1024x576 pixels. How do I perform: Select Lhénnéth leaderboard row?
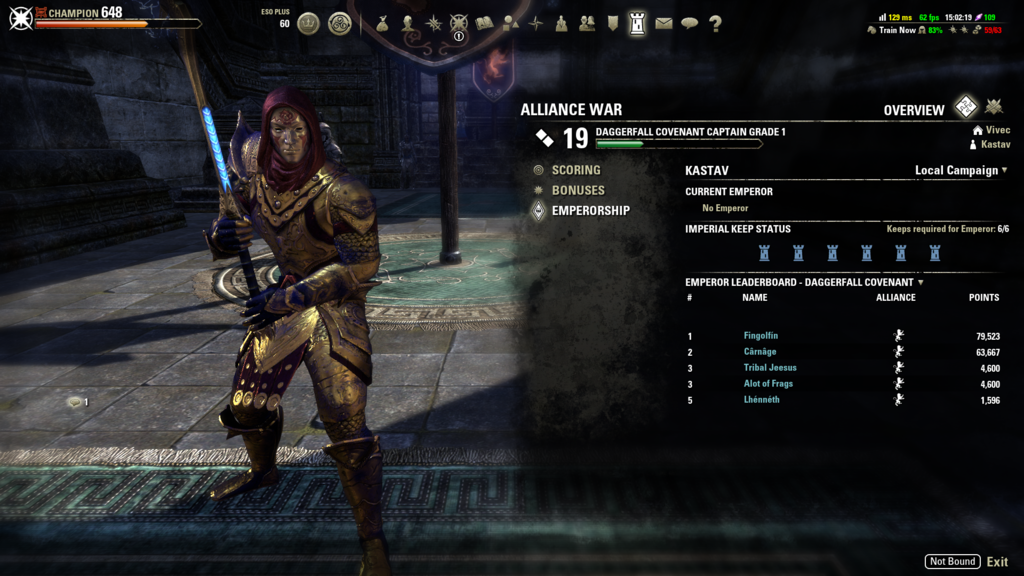click(x=762, y=400)
